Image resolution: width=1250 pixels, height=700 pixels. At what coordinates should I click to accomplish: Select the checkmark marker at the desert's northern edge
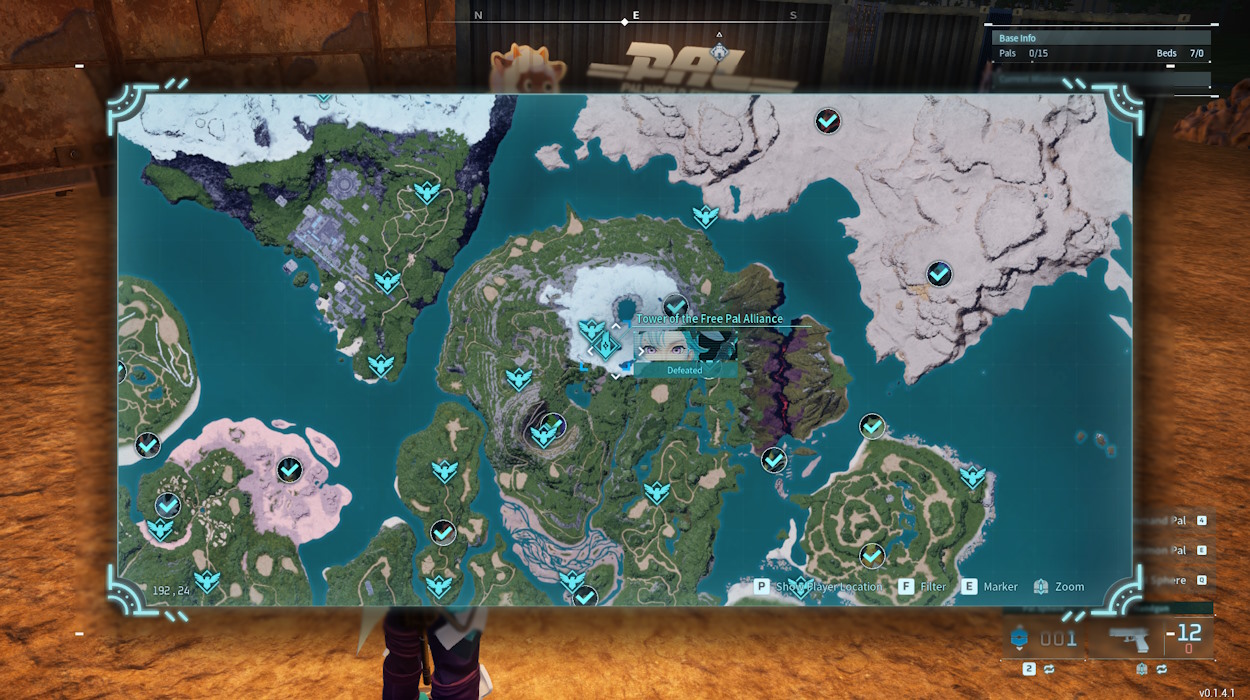pos(827,122)
